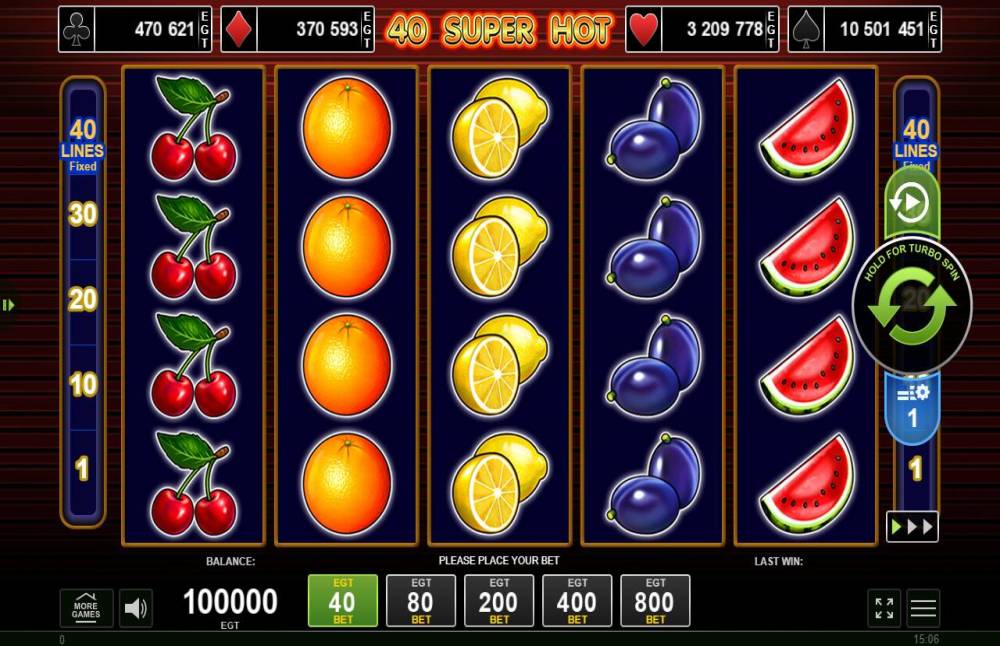Choose the 200 bet amount
1000x646 pixels.
498,601
